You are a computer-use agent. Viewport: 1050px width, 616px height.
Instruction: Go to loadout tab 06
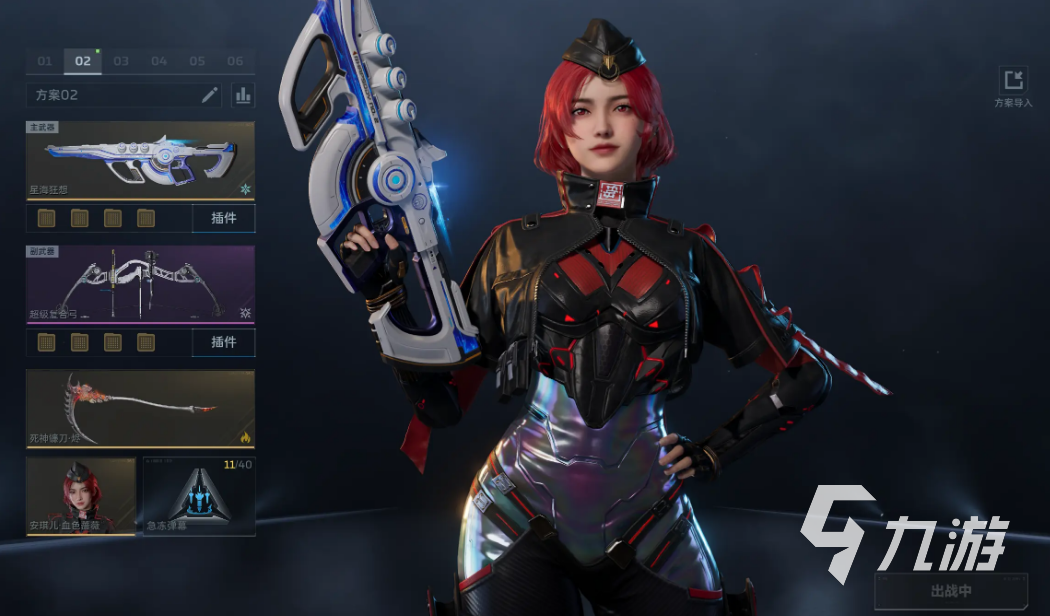235,61
